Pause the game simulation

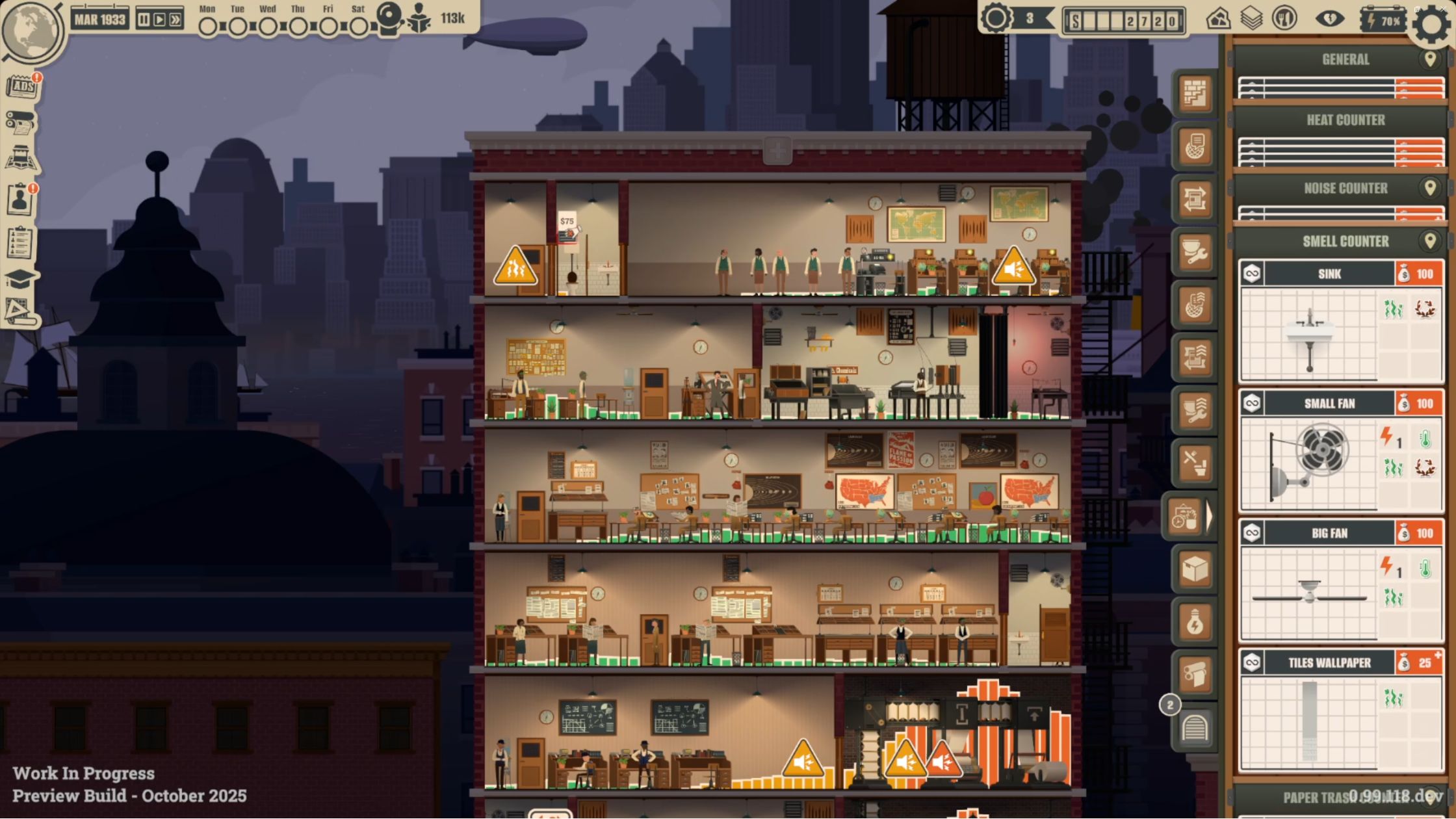tap(142, 19)
